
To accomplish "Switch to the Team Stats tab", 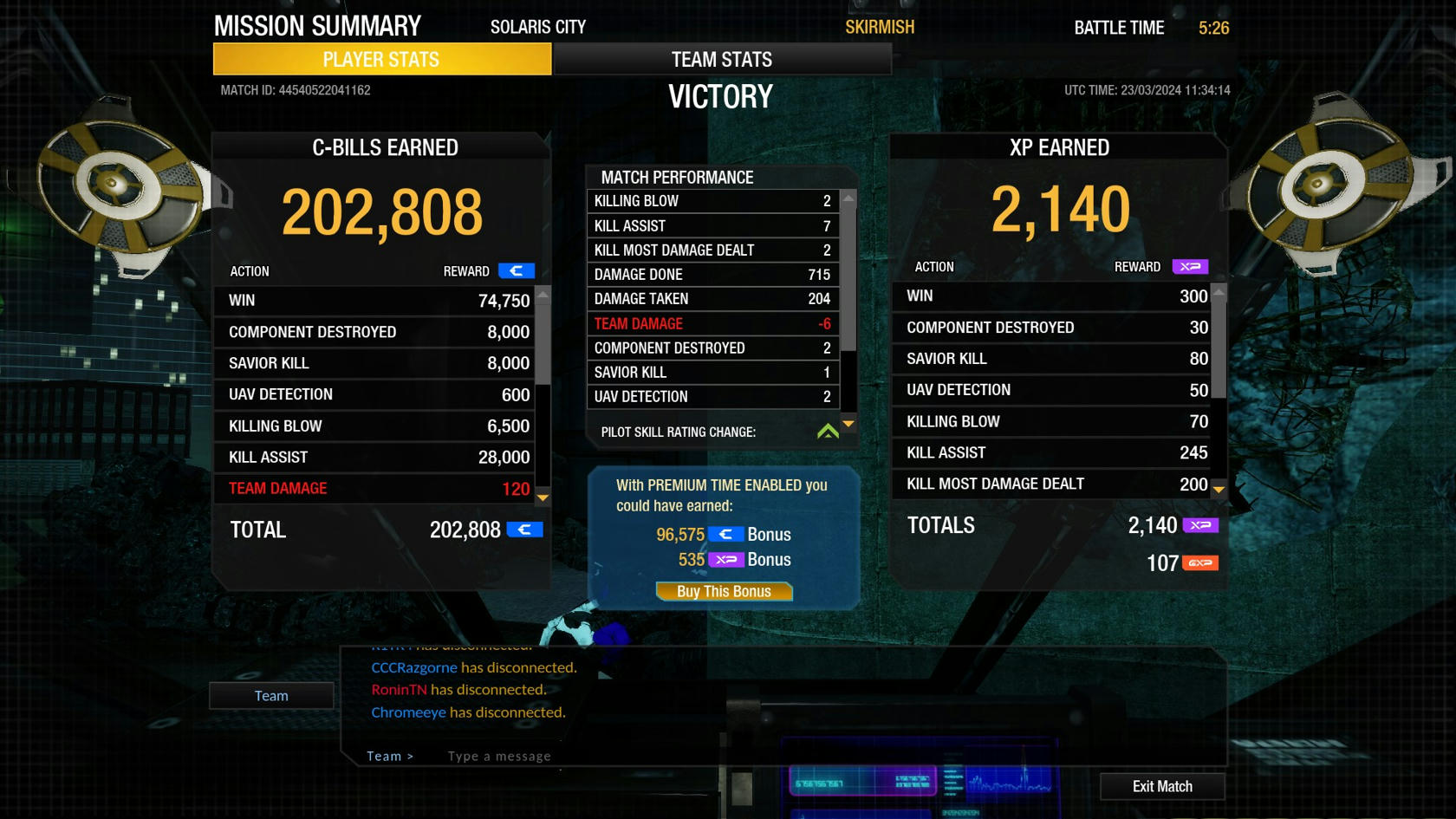I will 721,59.
